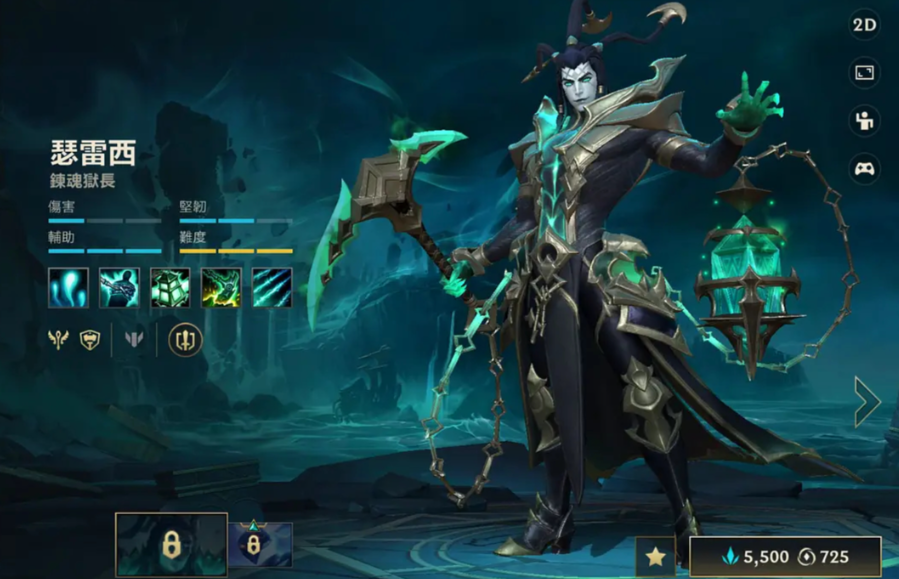
Task: Click the star favorite button
Action: point(656,557)
